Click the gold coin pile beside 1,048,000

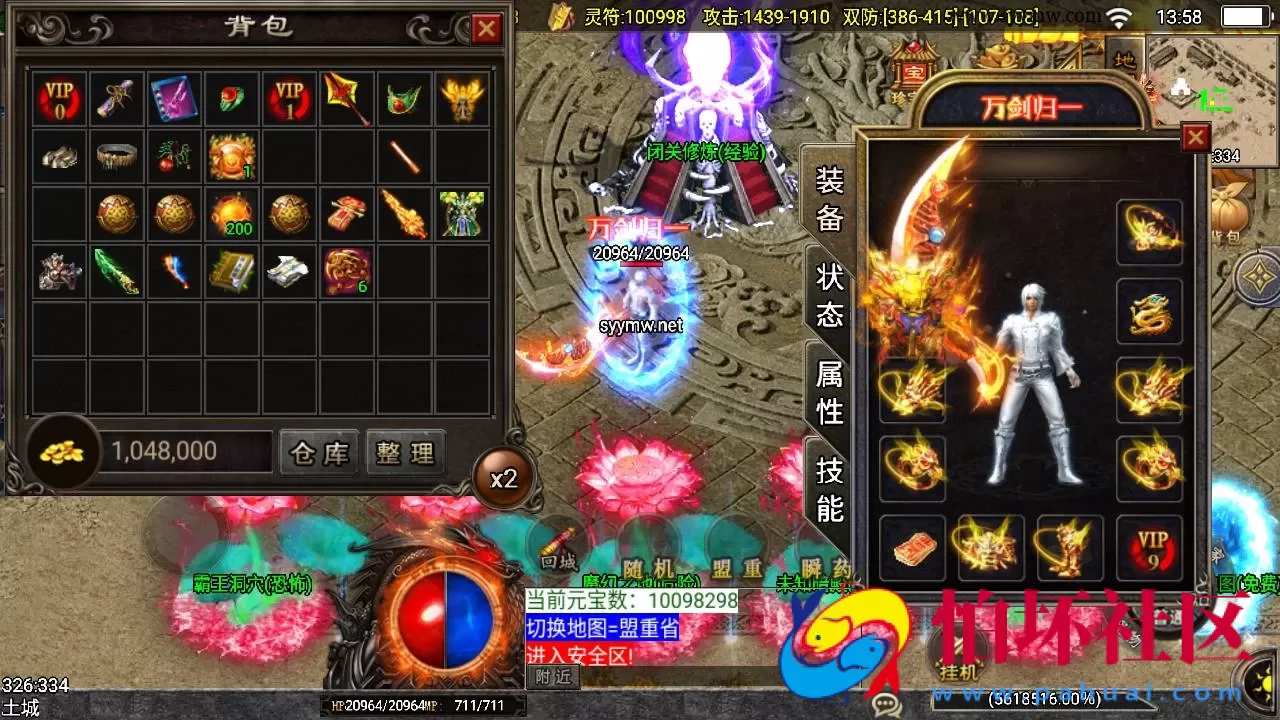point(60,451)
